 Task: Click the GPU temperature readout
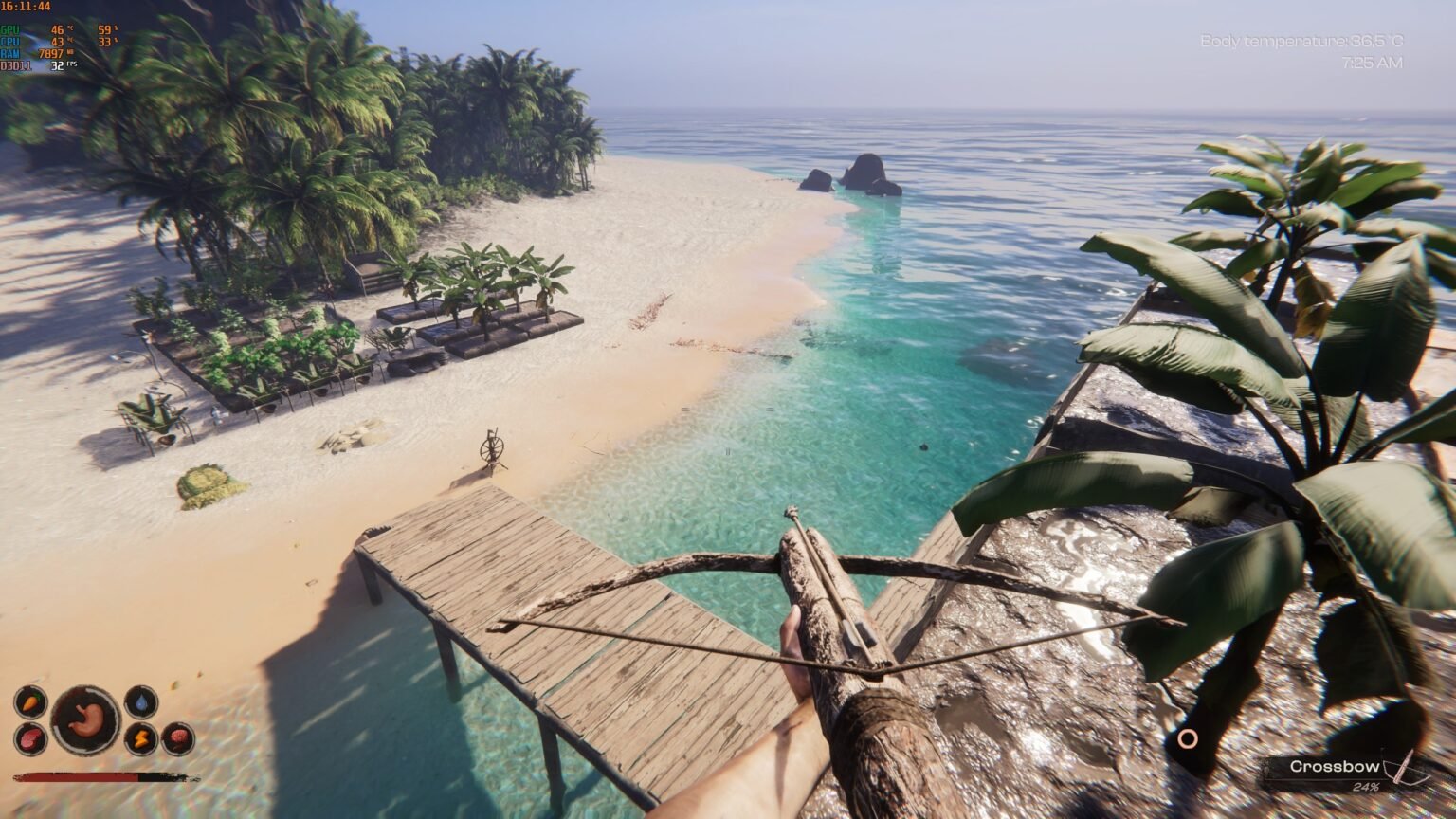tap(57, 30)
